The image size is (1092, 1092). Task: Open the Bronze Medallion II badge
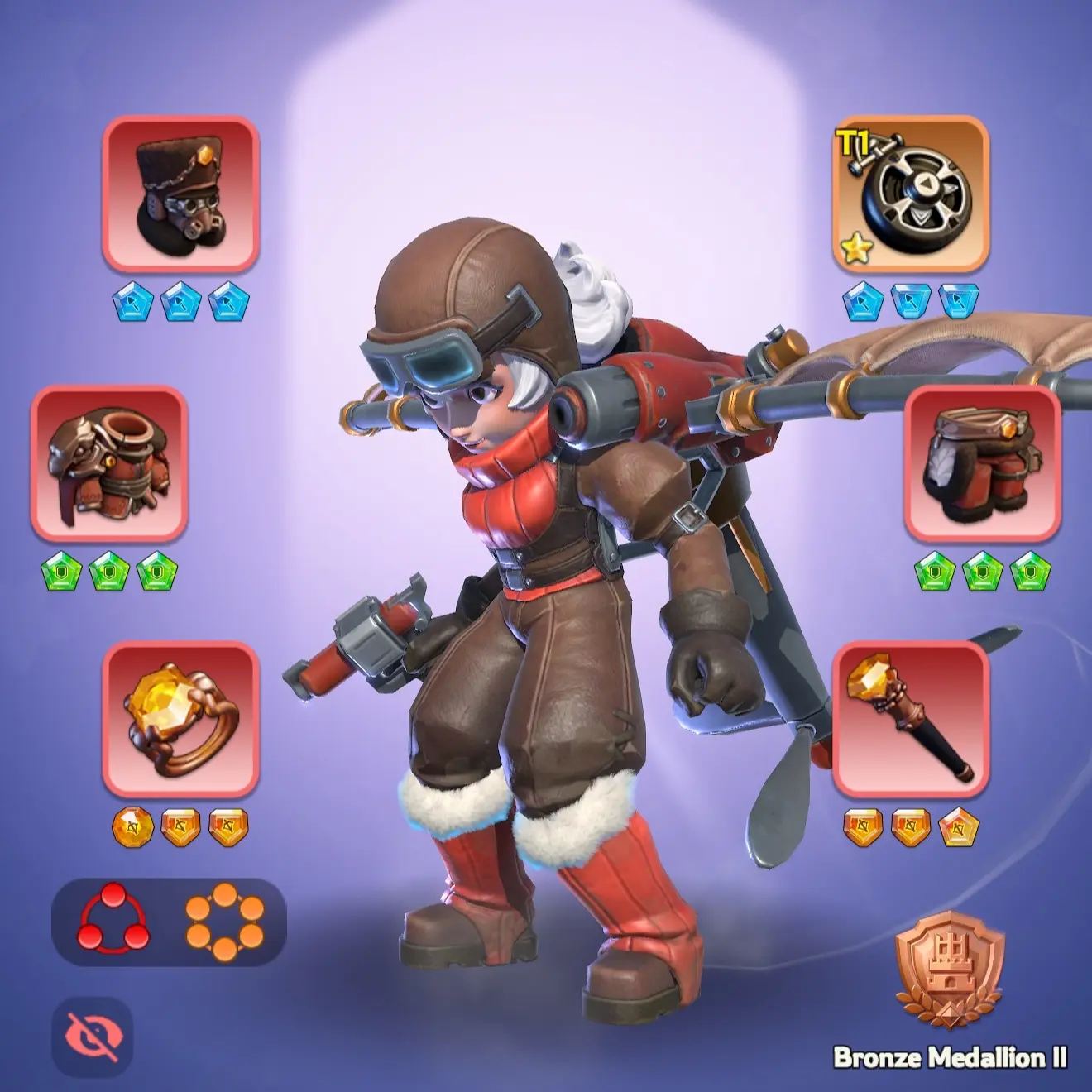tap(950, 970)
